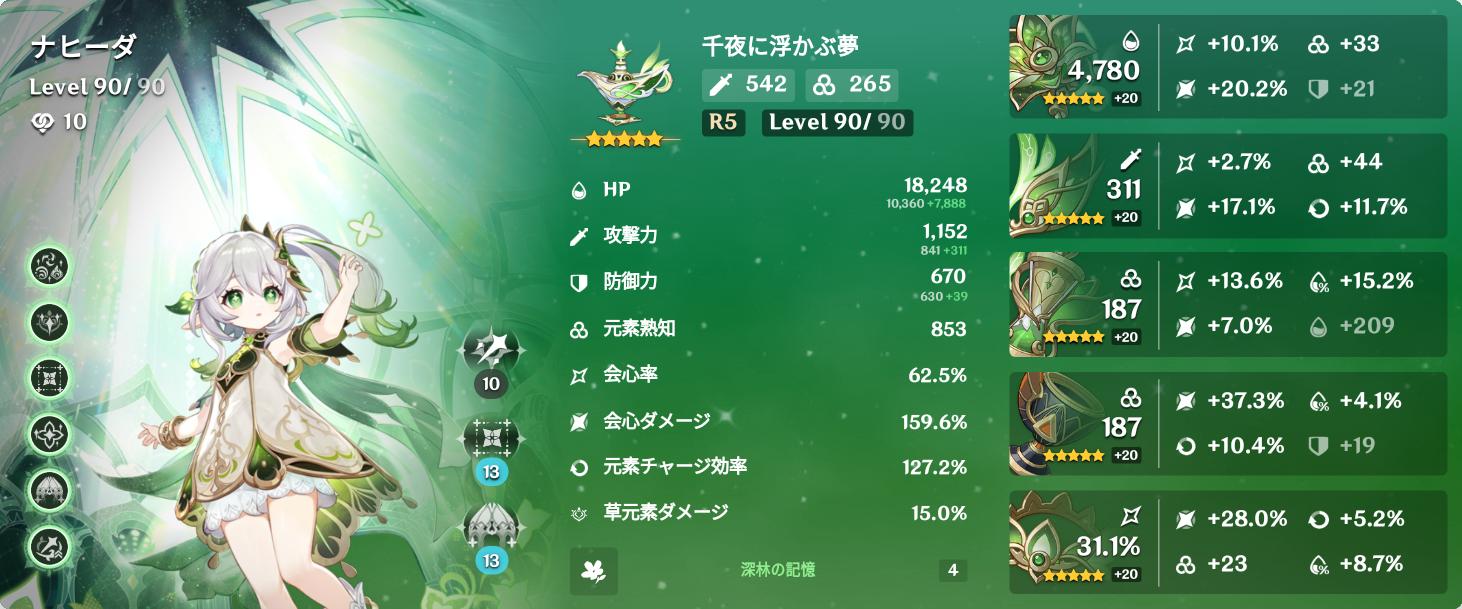Select the square-frame elemental skill talent icon
The height and width of the screenshot is (609, 1462).
(x=491, y=438)
